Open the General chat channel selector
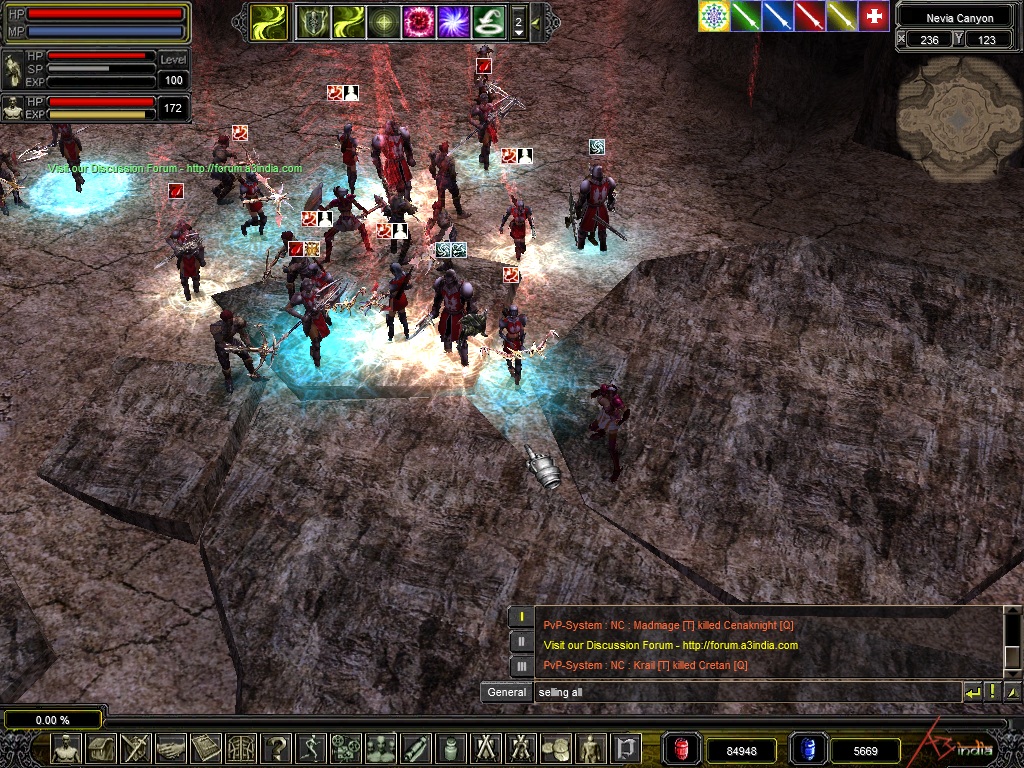 tap(506, 692)
